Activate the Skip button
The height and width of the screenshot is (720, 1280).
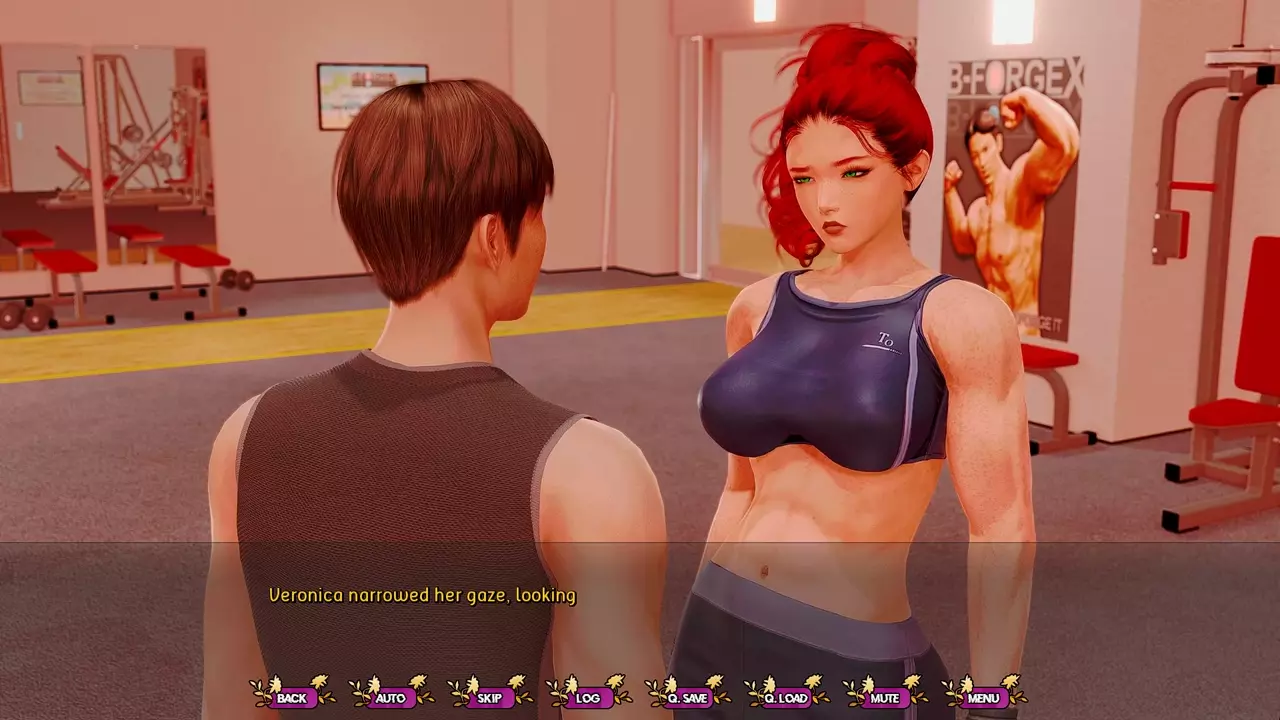point(490,698)
